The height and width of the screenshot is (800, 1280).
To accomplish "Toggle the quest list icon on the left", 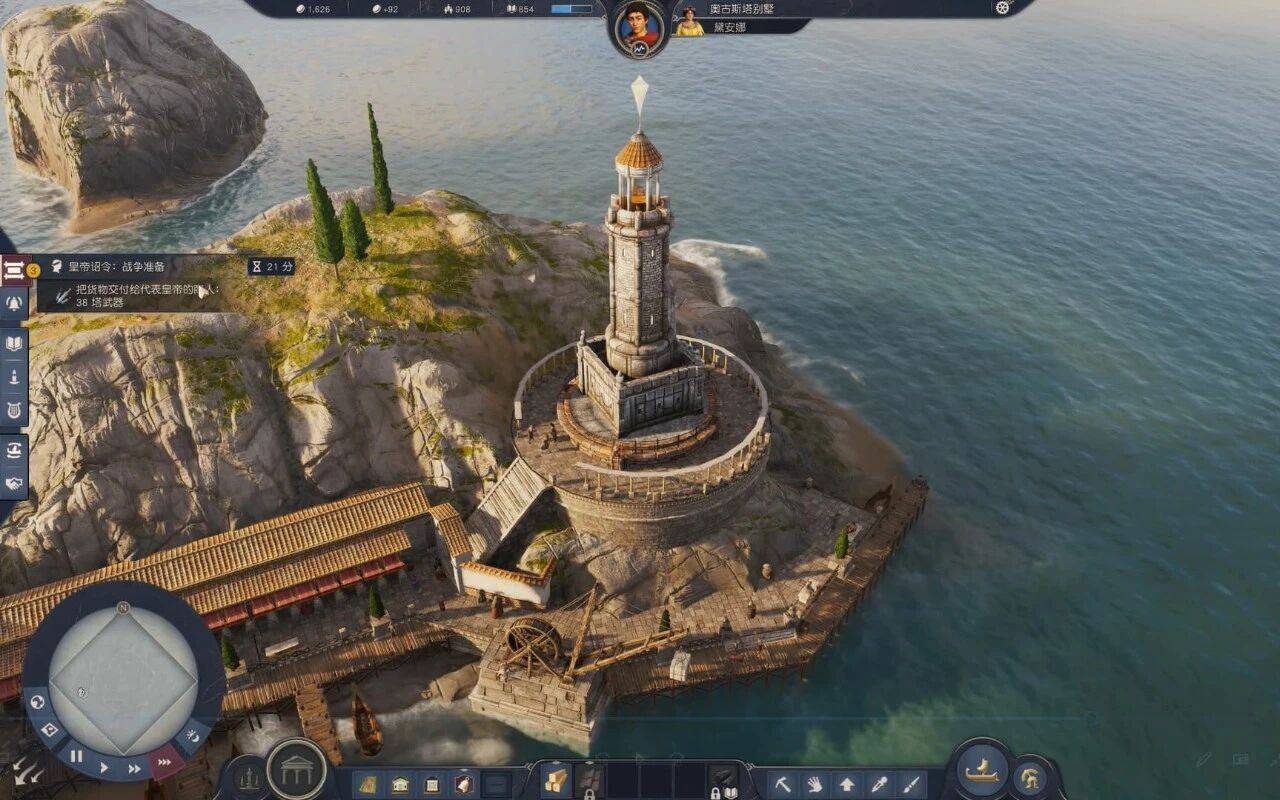I will point(14,269).
